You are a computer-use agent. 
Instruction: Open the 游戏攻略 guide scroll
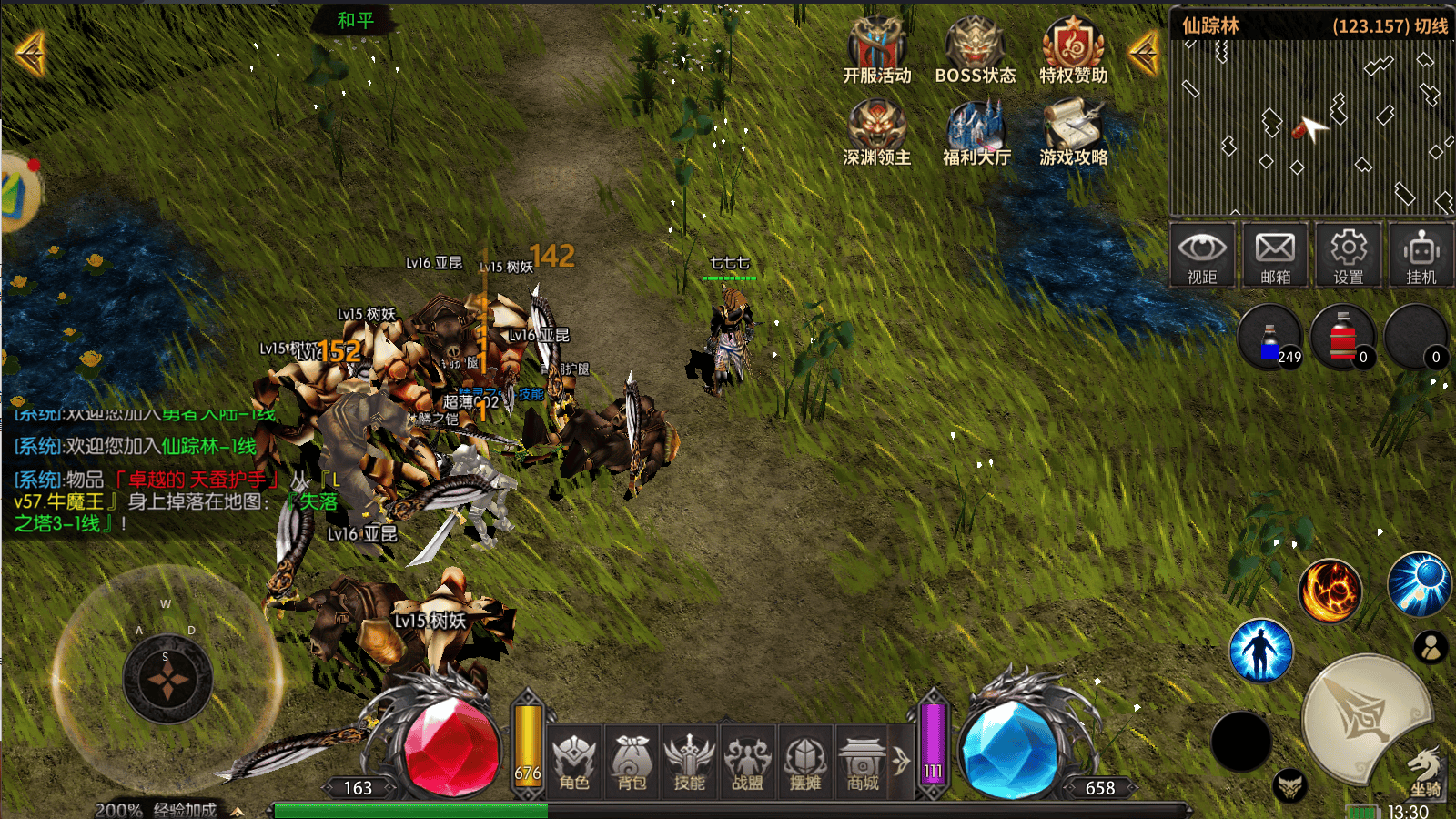point(1073,133)
